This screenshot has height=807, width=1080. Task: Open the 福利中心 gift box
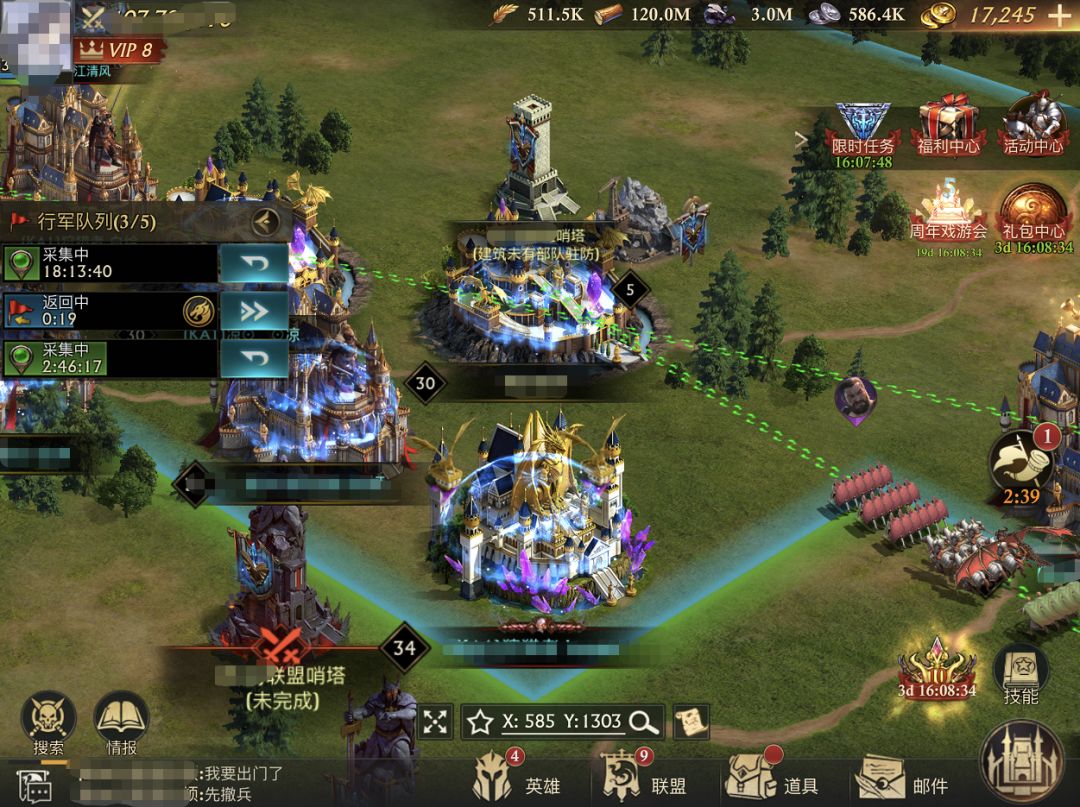pos(948,124)
